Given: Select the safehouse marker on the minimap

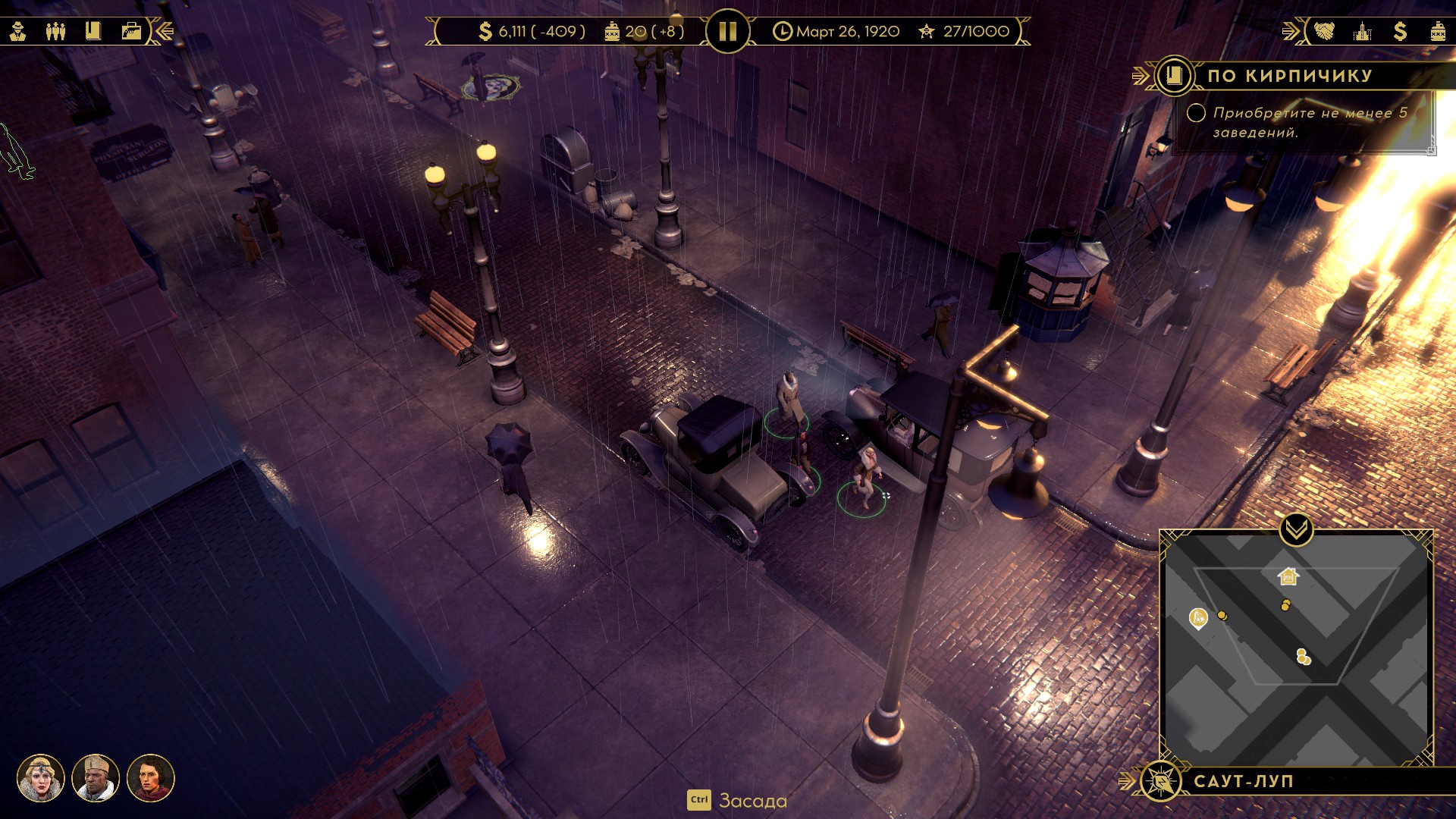Looking at the screenshot, I should pos(1288,577).
